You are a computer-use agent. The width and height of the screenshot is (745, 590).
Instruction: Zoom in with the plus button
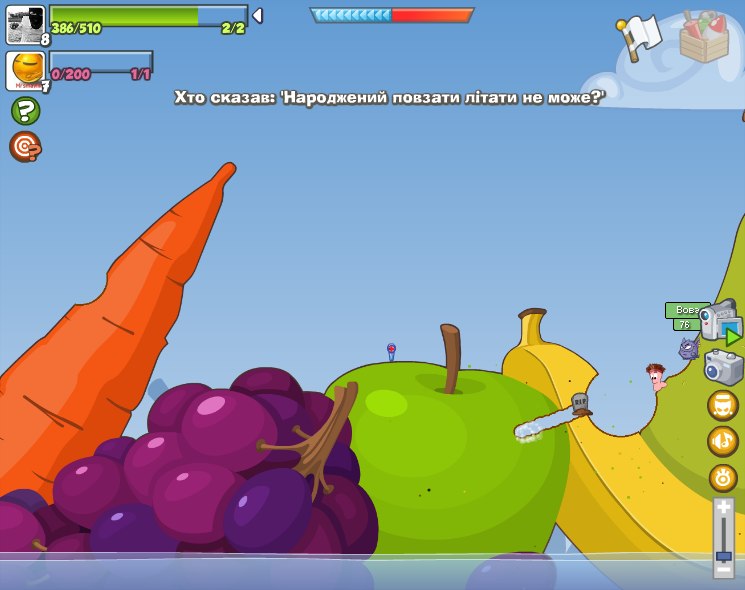[x=723, y=509]
